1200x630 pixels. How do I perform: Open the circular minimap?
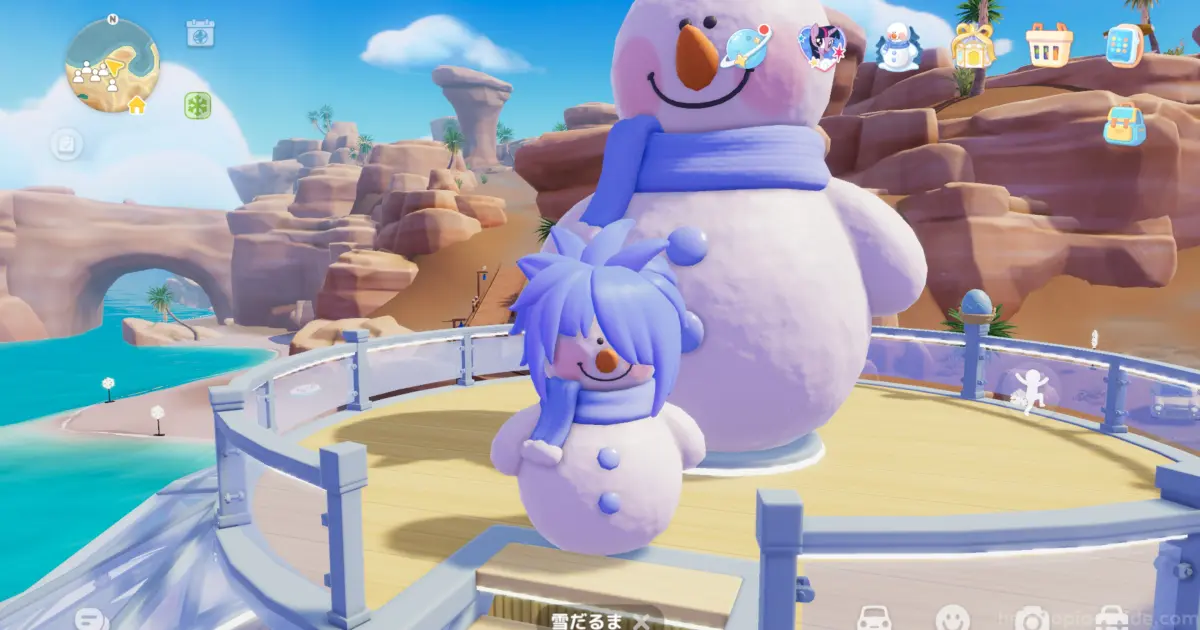coord(111,64)
